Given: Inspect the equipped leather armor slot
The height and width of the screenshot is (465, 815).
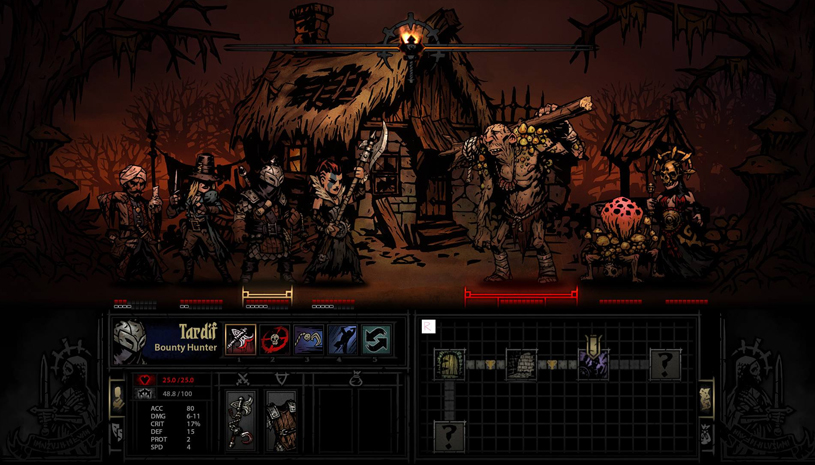Looking at the screenshot, I should (281, 420).
